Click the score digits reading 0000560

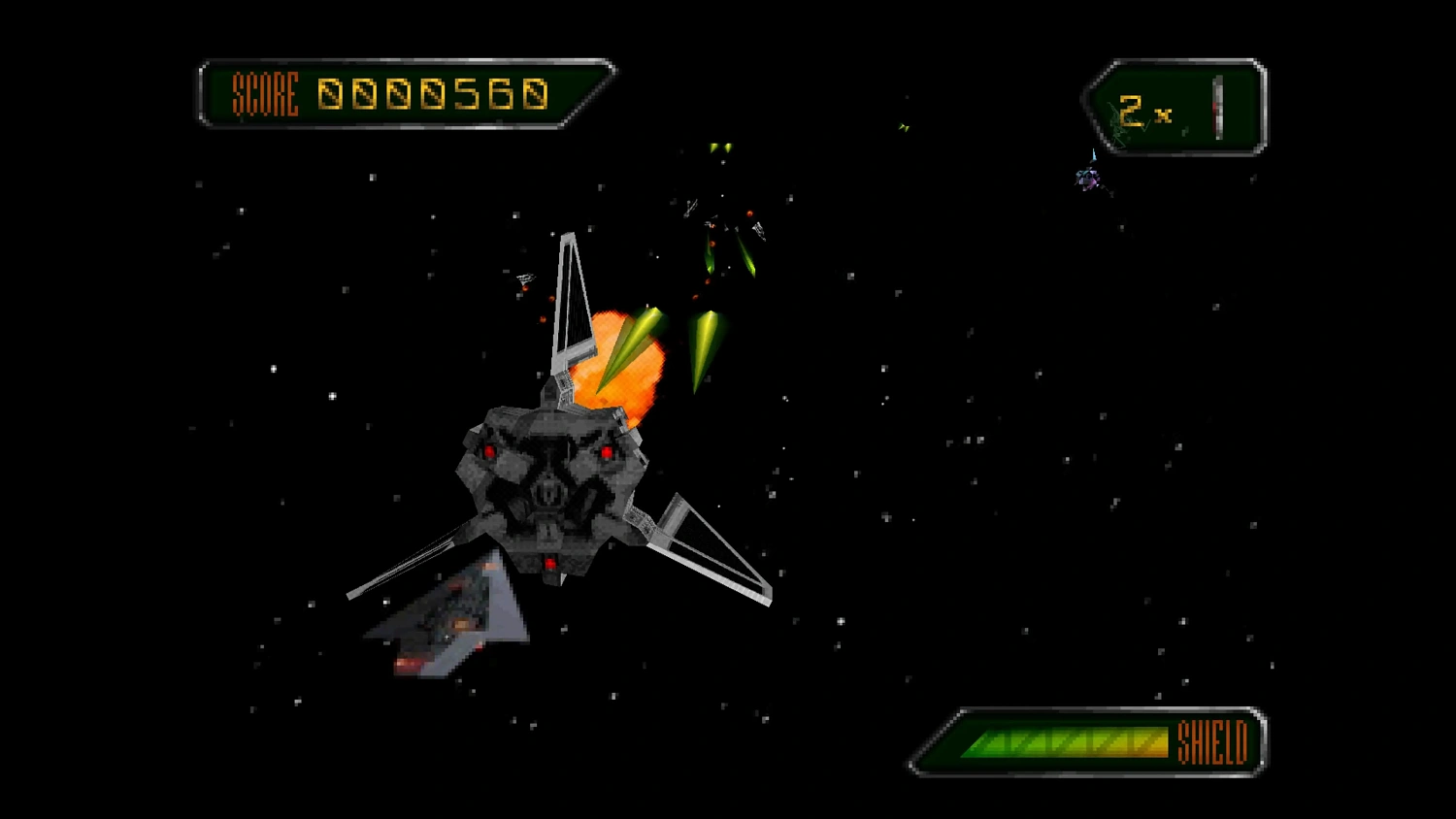point(434,92)
